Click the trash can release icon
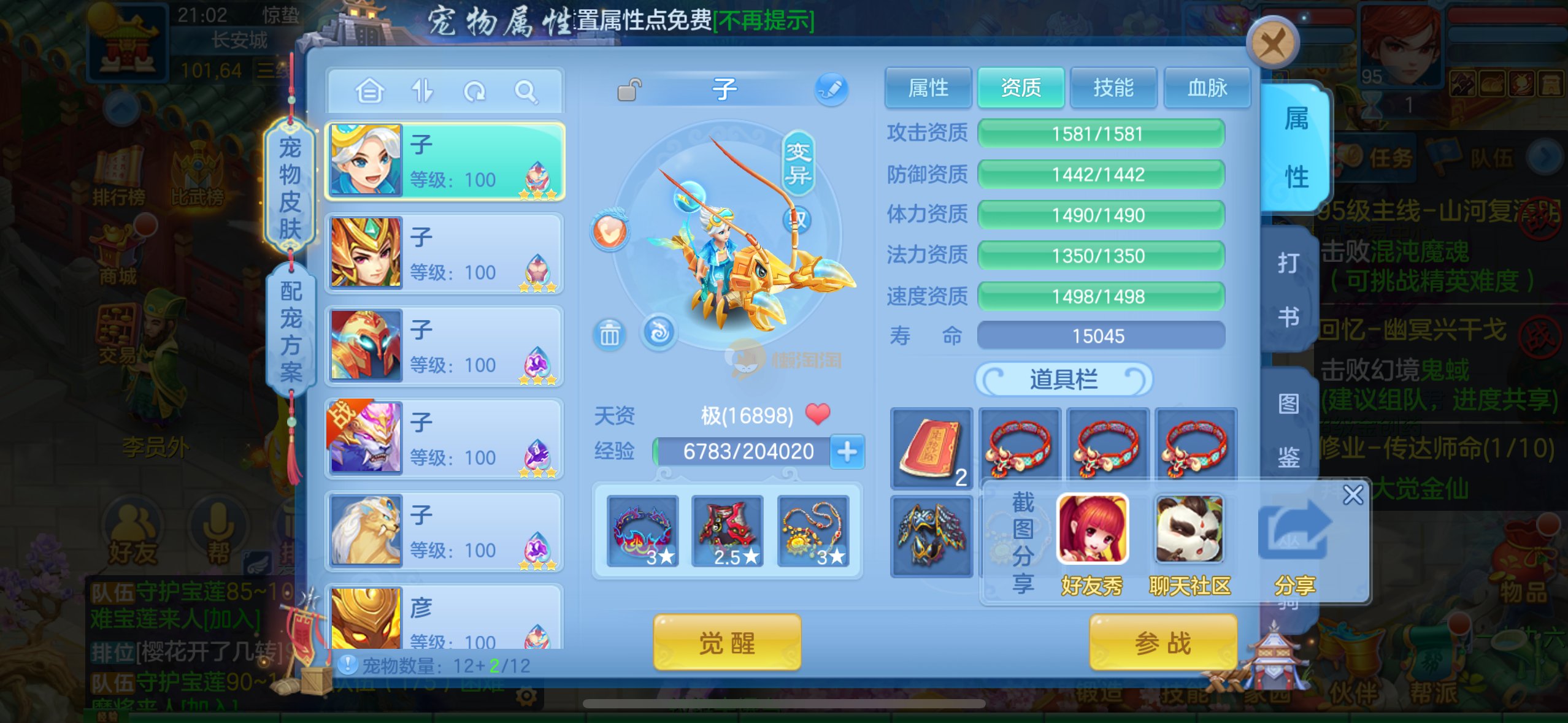The width and height of the screenshot is (1568, 723). pos(609,334)
